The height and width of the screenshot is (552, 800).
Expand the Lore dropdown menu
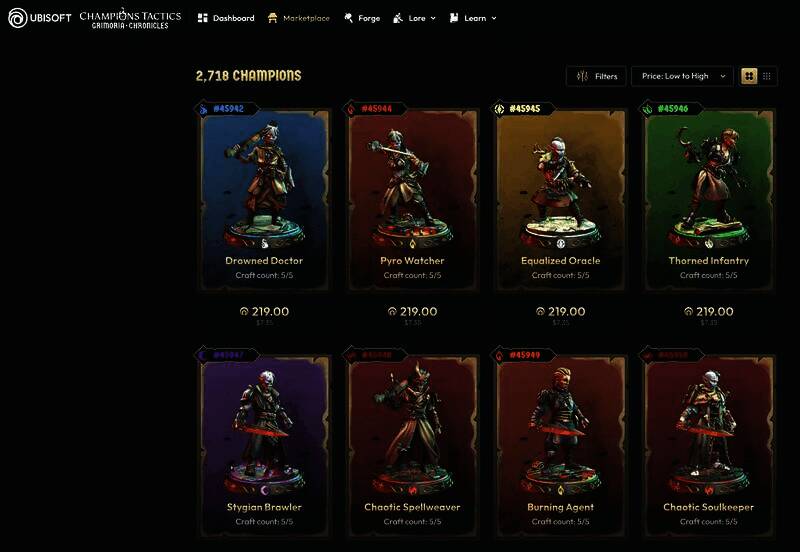[415, 18]
